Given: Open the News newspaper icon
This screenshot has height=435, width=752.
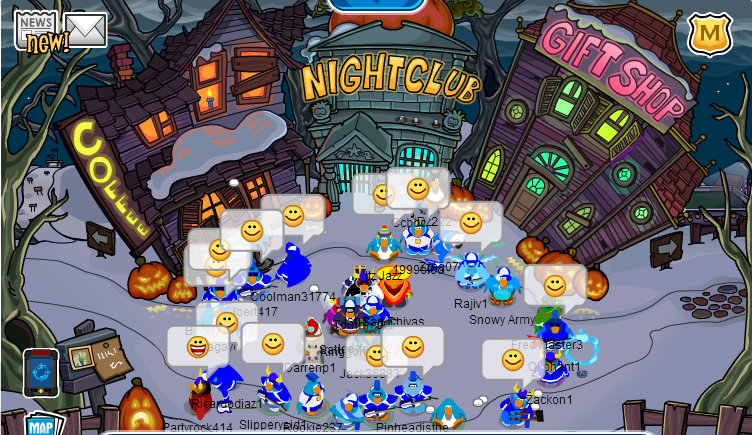Looking at the screenshot, I should point(36,27).
